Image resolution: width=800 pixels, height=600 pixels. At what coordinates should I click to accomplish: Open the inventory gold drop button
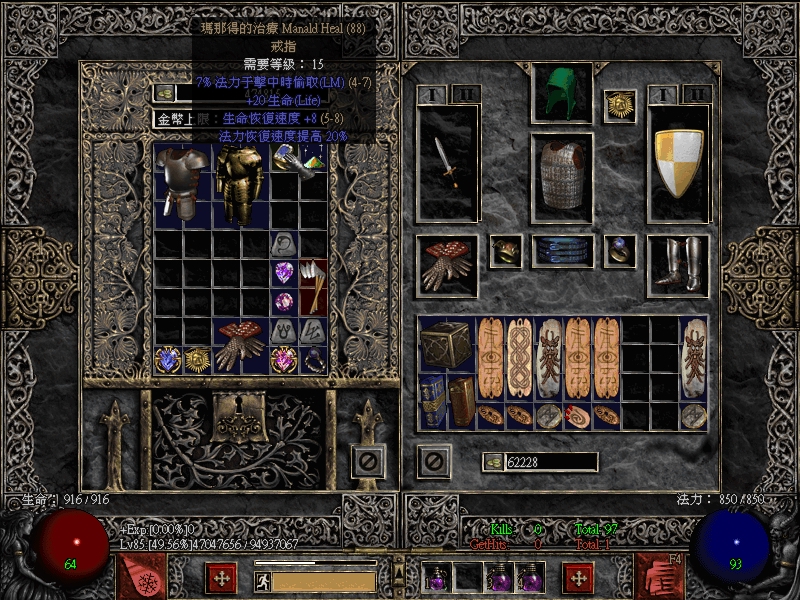tap(493, 461)
